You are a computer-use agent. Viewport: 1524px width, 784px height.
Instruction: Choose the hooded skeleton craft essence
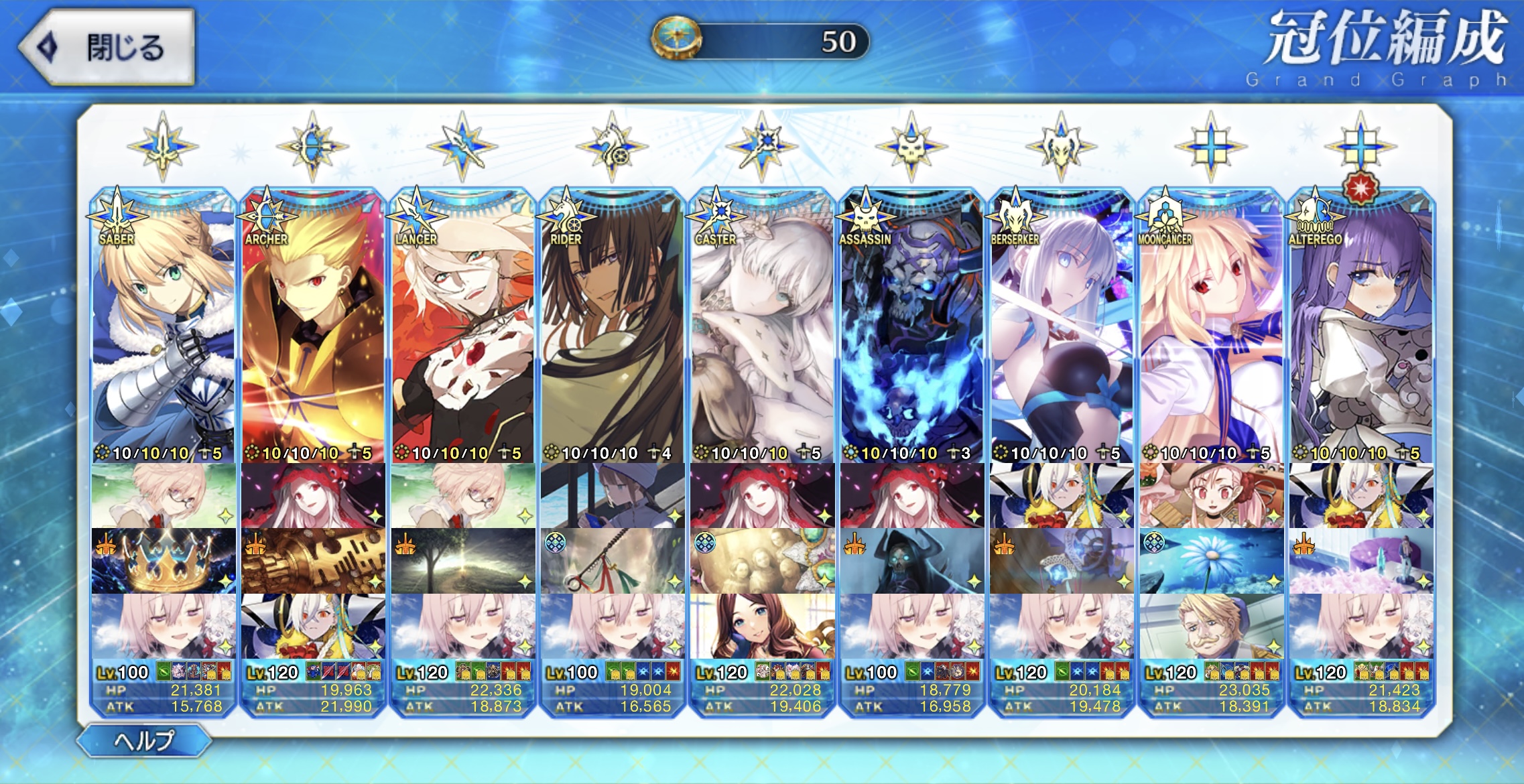(x=911, y=561)
